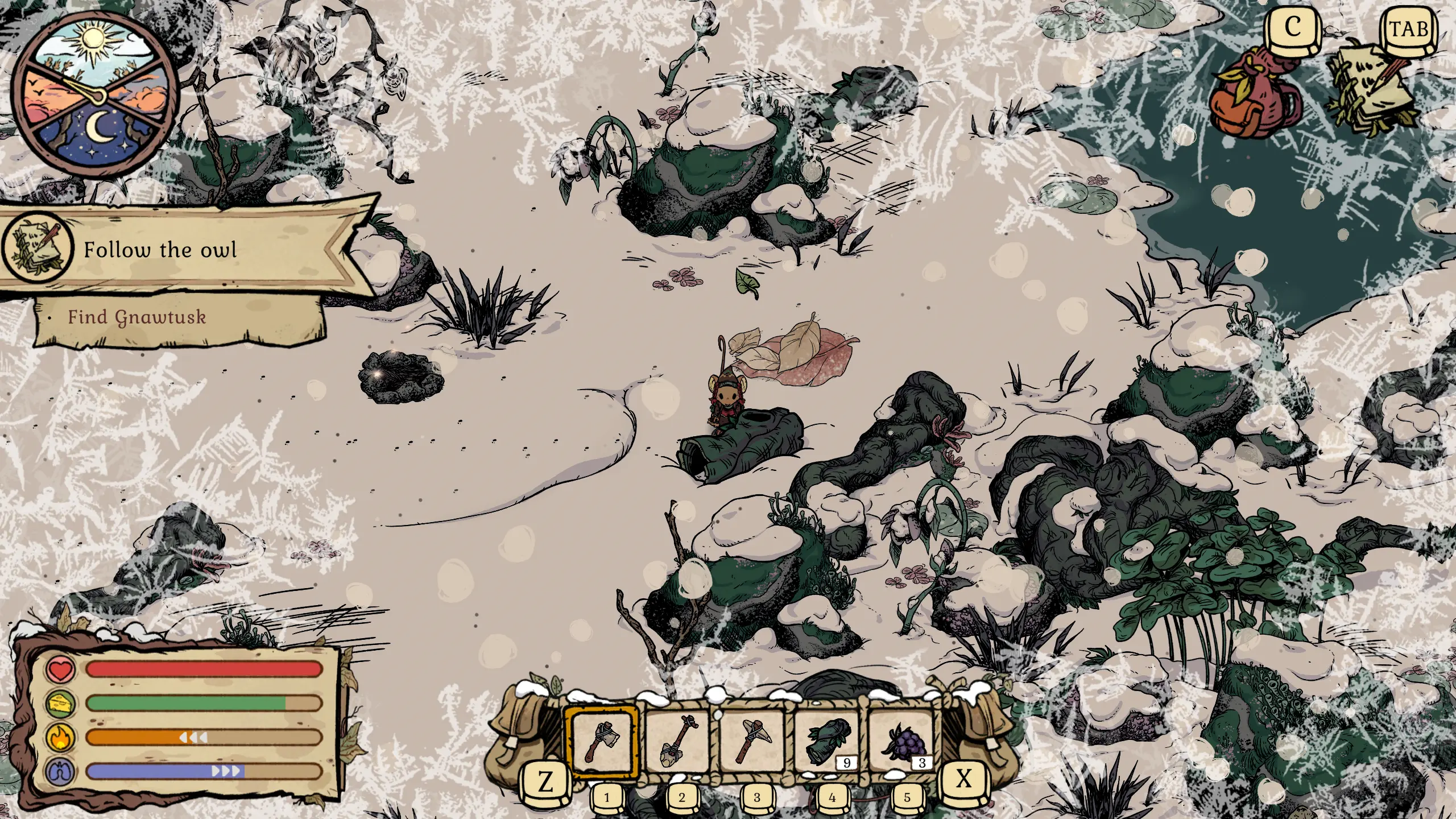
Task: Cycle hotbar using the right satchel
Action: [983, 734]
